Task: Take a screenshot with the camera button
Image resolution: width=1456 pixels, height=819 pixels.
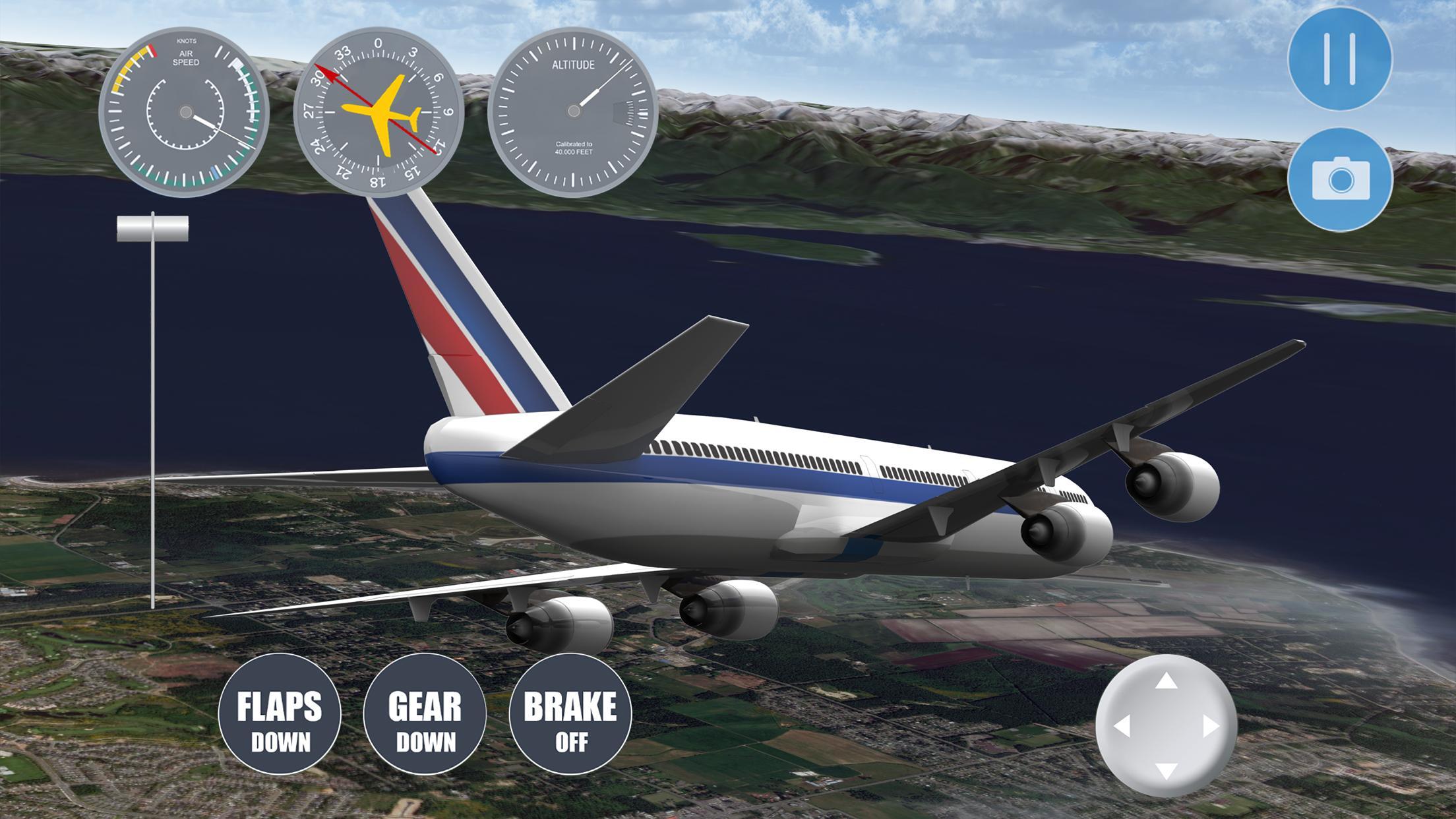Action: 1339,179
